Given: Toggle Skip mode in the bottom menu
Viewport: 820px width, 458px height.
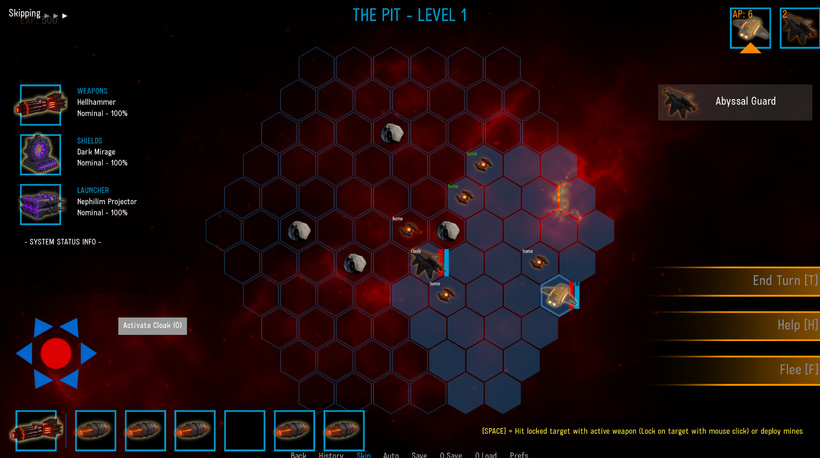Looking at the screenshot, I should [x=364, y=455].
